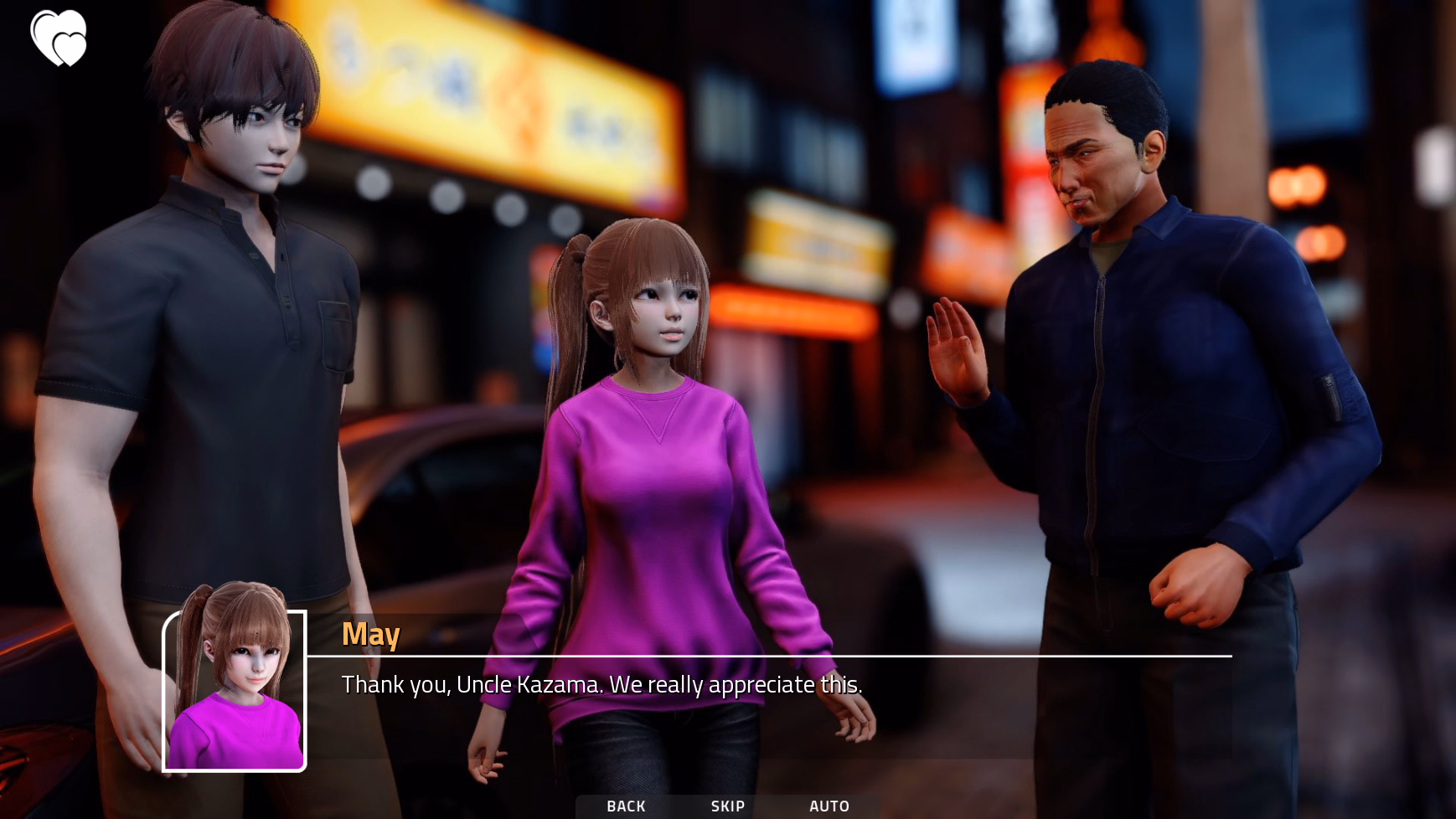The height and width of the screenshot is (819, 1456).
Task: Skip the current scene with SKIP
Action: 725,806
